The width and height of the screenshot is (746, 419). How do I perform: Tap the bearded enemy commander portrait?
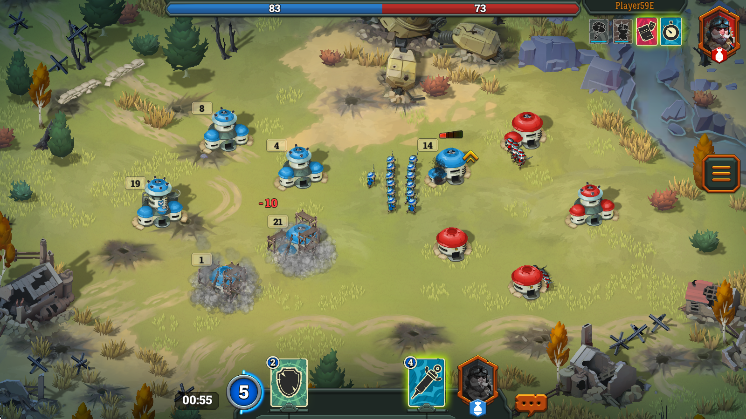pos(719,30)
